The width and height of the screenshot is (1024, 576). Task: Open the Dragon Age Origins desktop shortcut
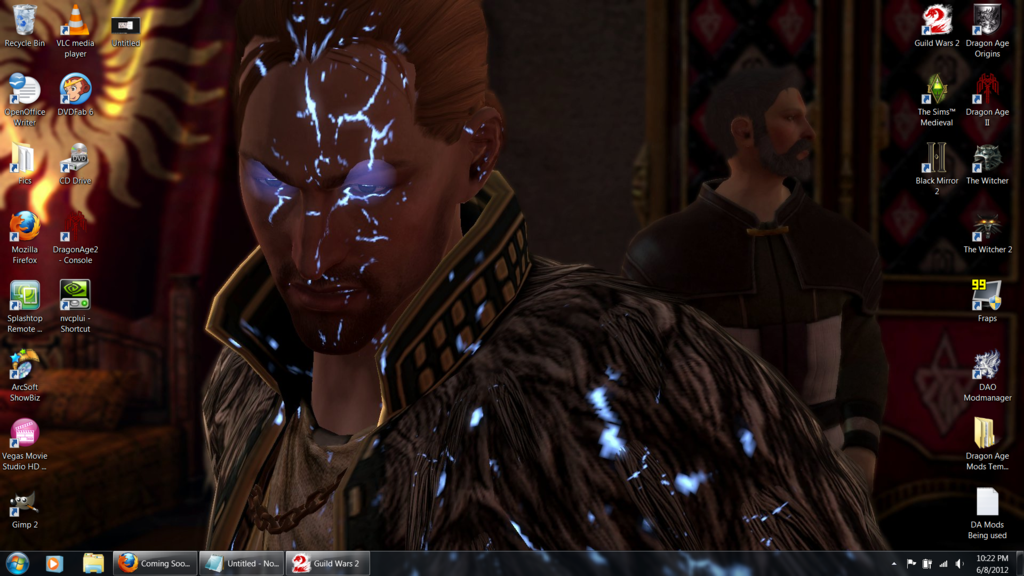point(986,22)
